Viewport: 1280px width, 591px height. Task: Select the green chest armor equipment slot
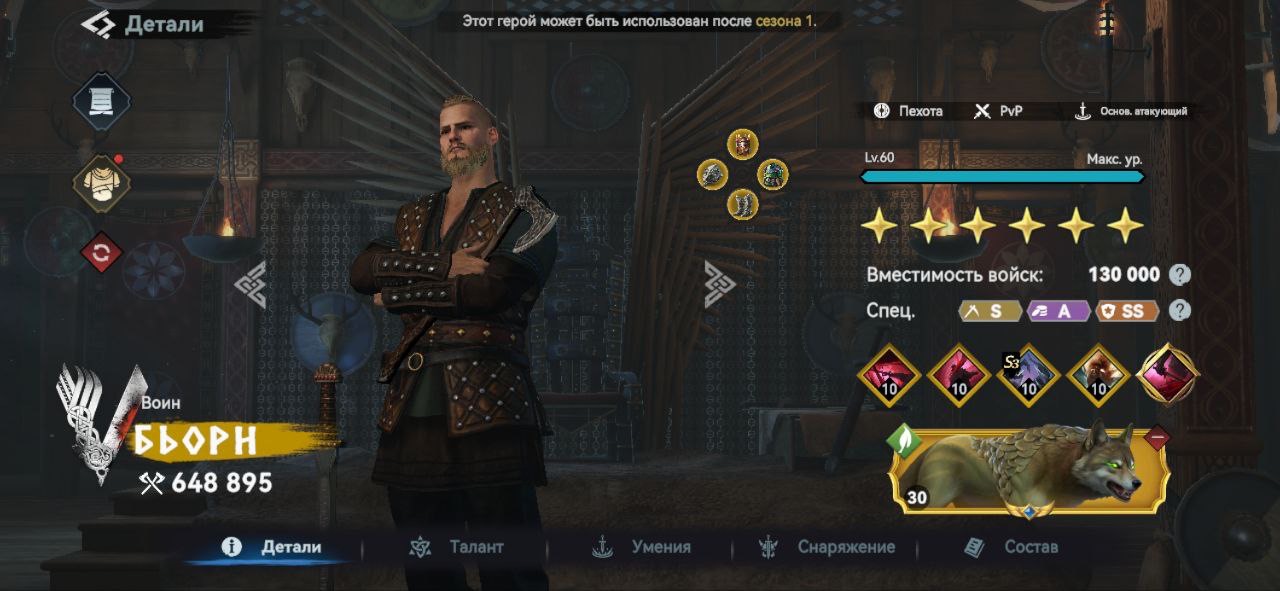[772, 174]
